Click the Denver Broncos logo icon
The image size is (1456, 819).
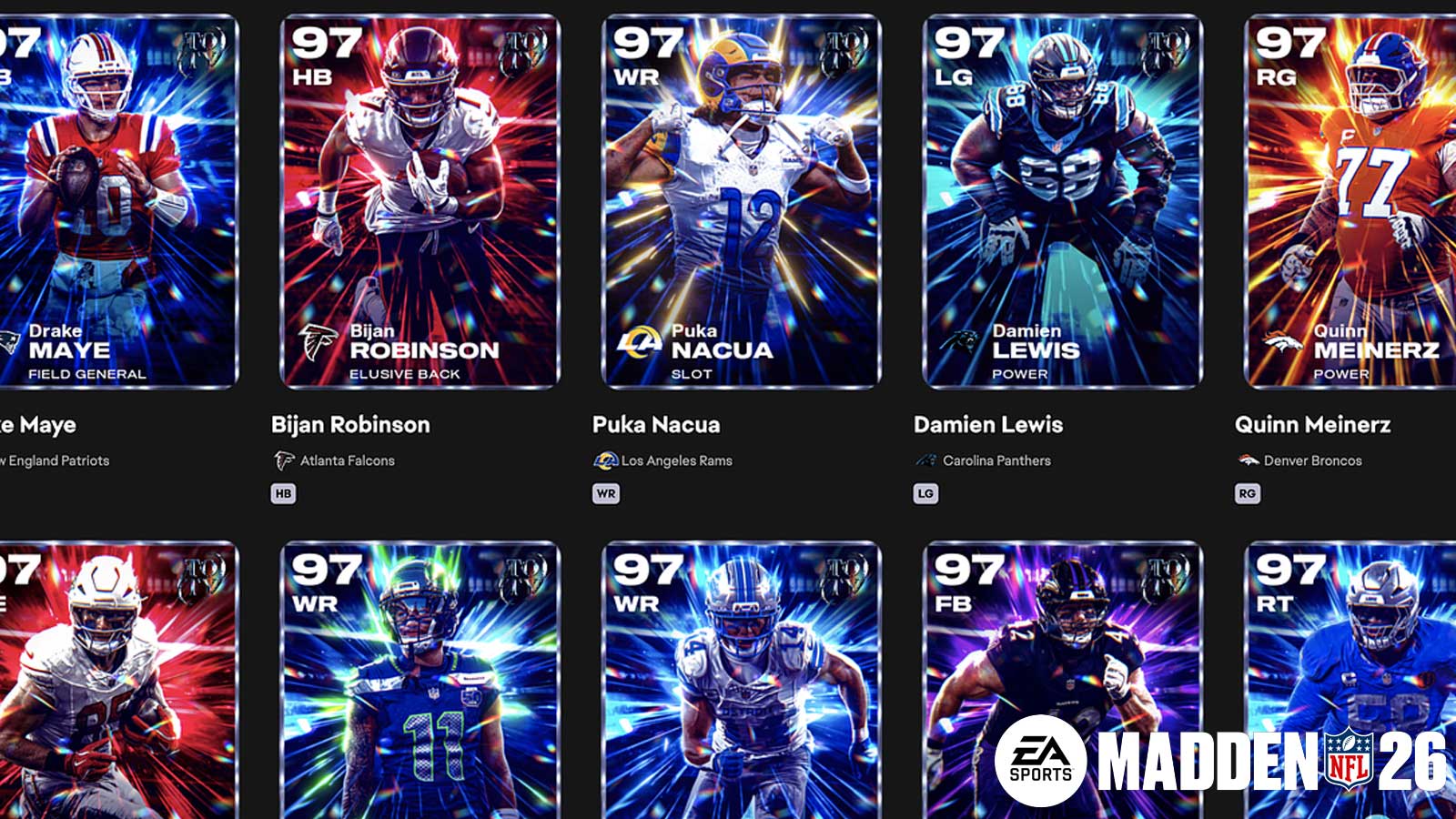coord(1249,461)
